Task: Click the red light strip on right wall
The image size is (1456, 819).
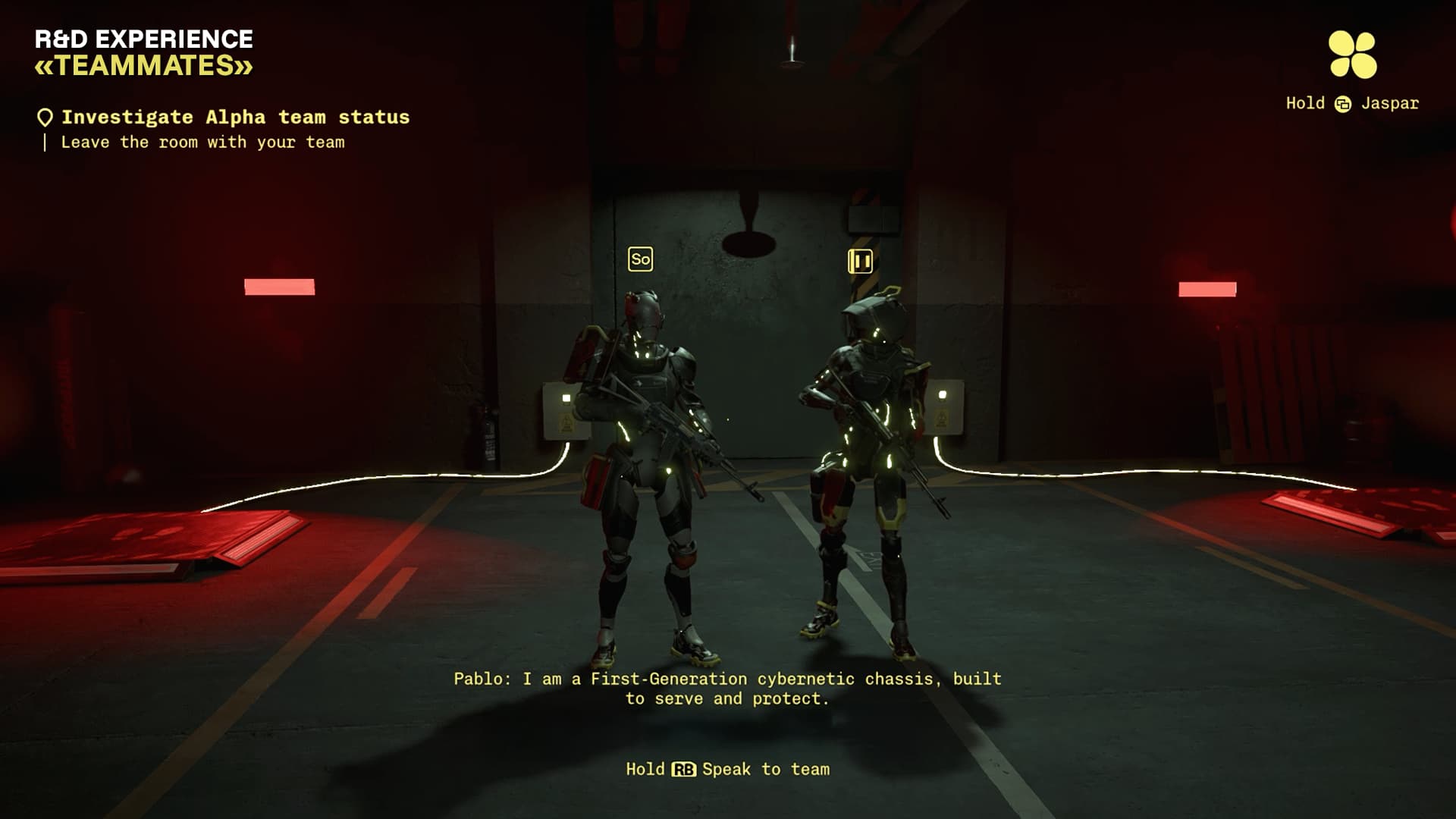Action: 1208,289
